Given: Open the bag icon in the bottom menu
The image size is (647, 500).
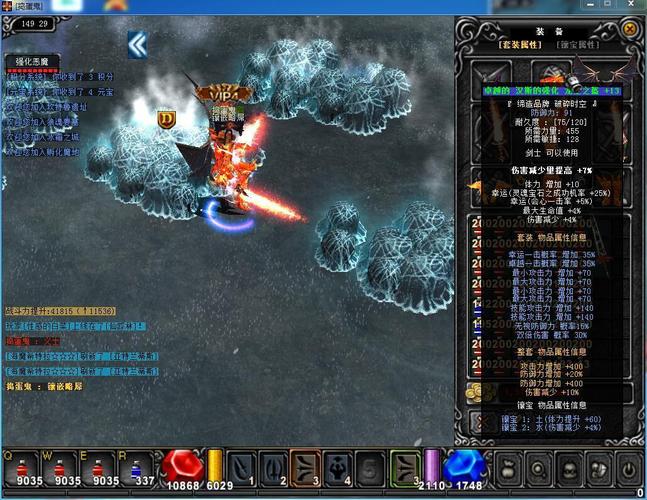Looking at the screenshot, I should pyautogui.click(x=509, y=466).
